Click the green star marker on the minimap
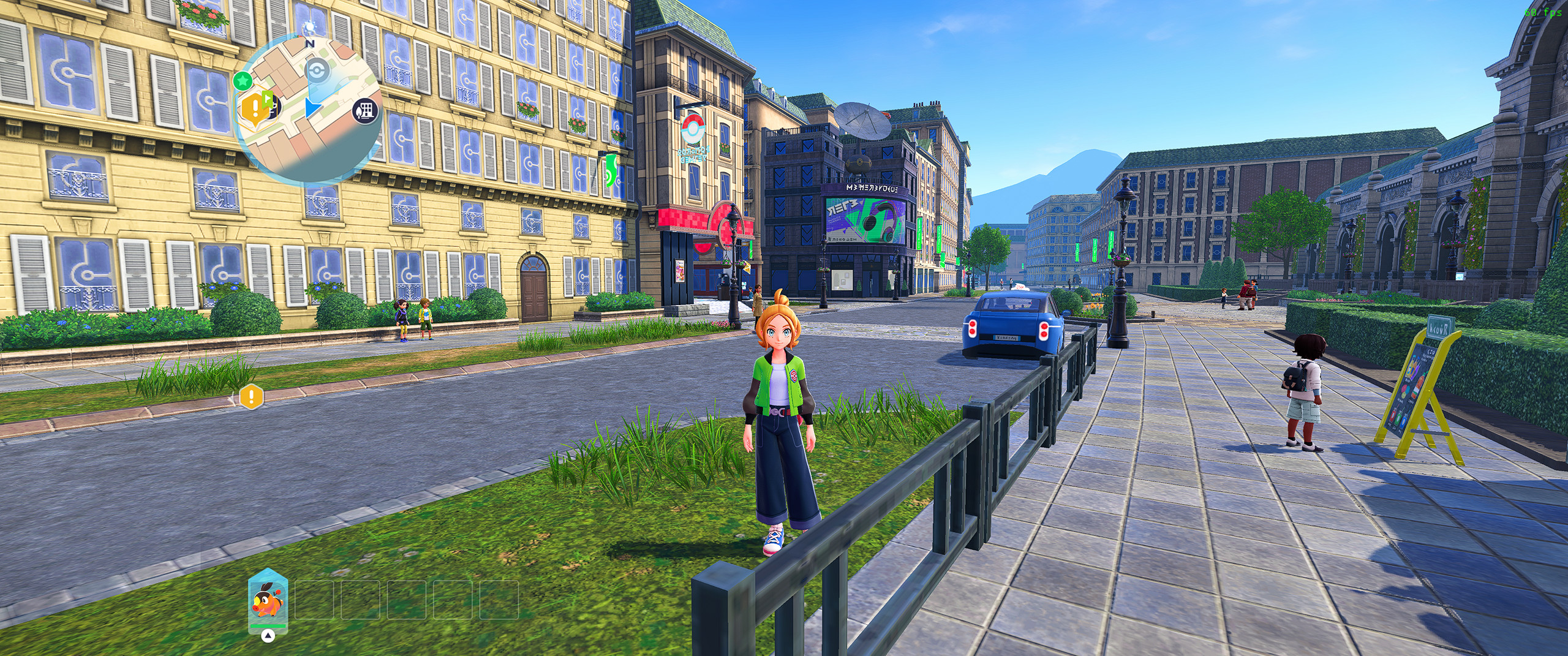Image resolution: width=1568 pixels, height=656 pixels. 243,80
